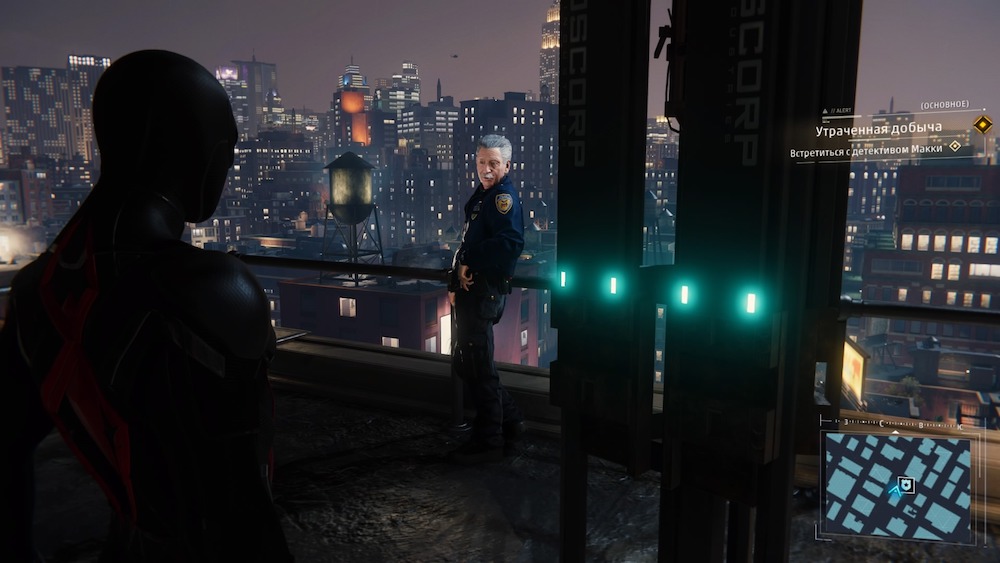Select the police badge marker on minimap
Image resolution: width=1000 pixels, height=563 pixels.
pyautogui.click(x=906, y=484)
